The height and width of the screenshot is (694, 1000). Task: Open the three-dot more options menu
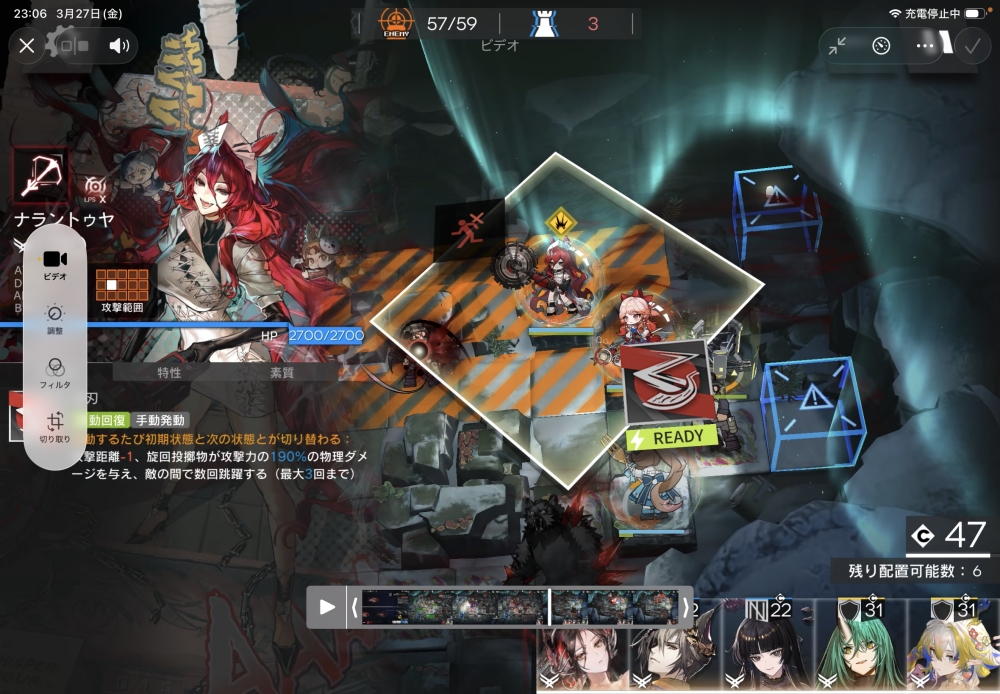point(925,45)
